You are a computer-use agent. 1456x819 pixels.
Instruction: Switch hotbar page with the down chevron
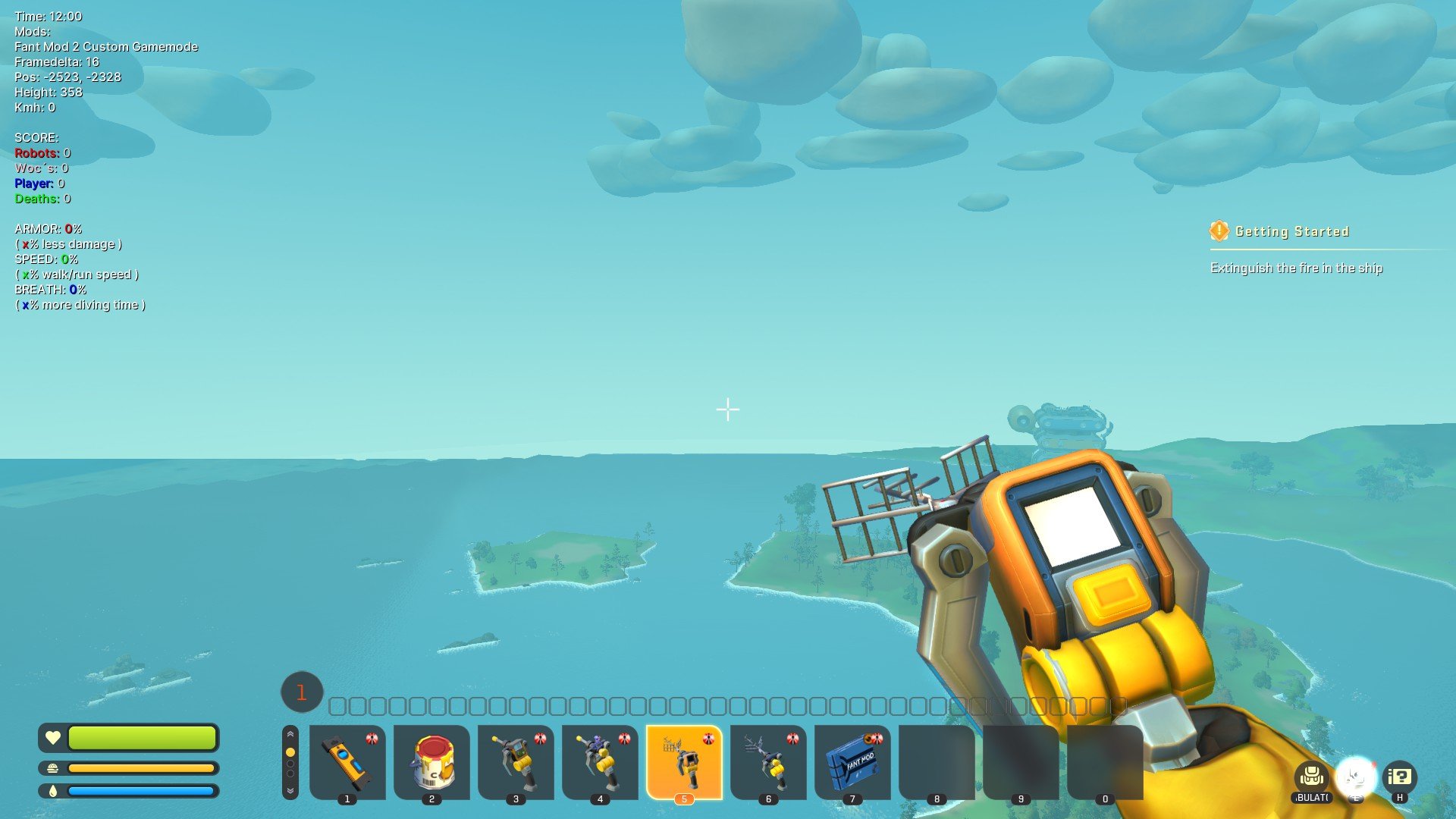pos(290,790)
